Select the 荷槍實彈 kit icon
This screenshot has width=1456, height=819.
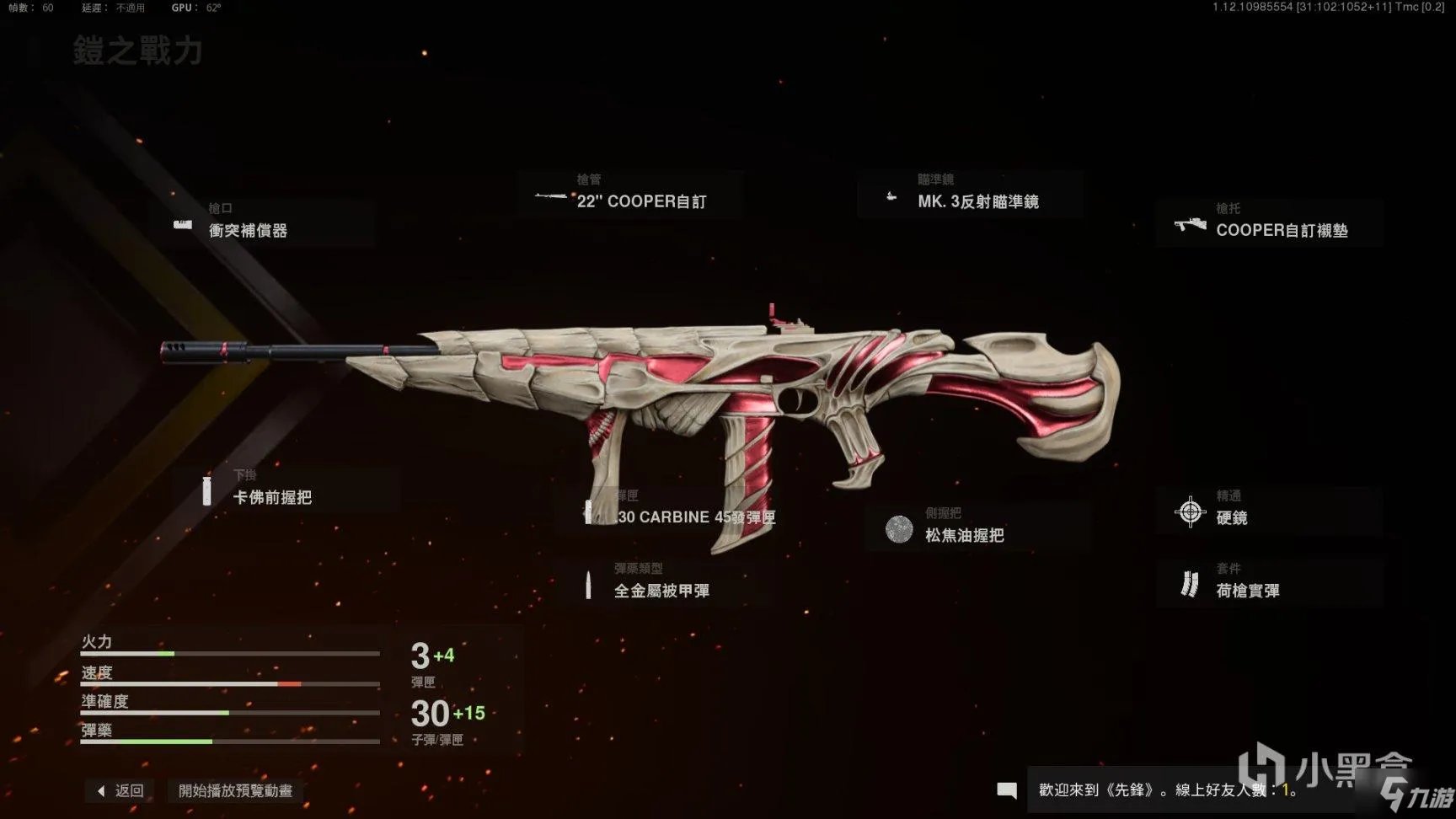click(1191, 584)
